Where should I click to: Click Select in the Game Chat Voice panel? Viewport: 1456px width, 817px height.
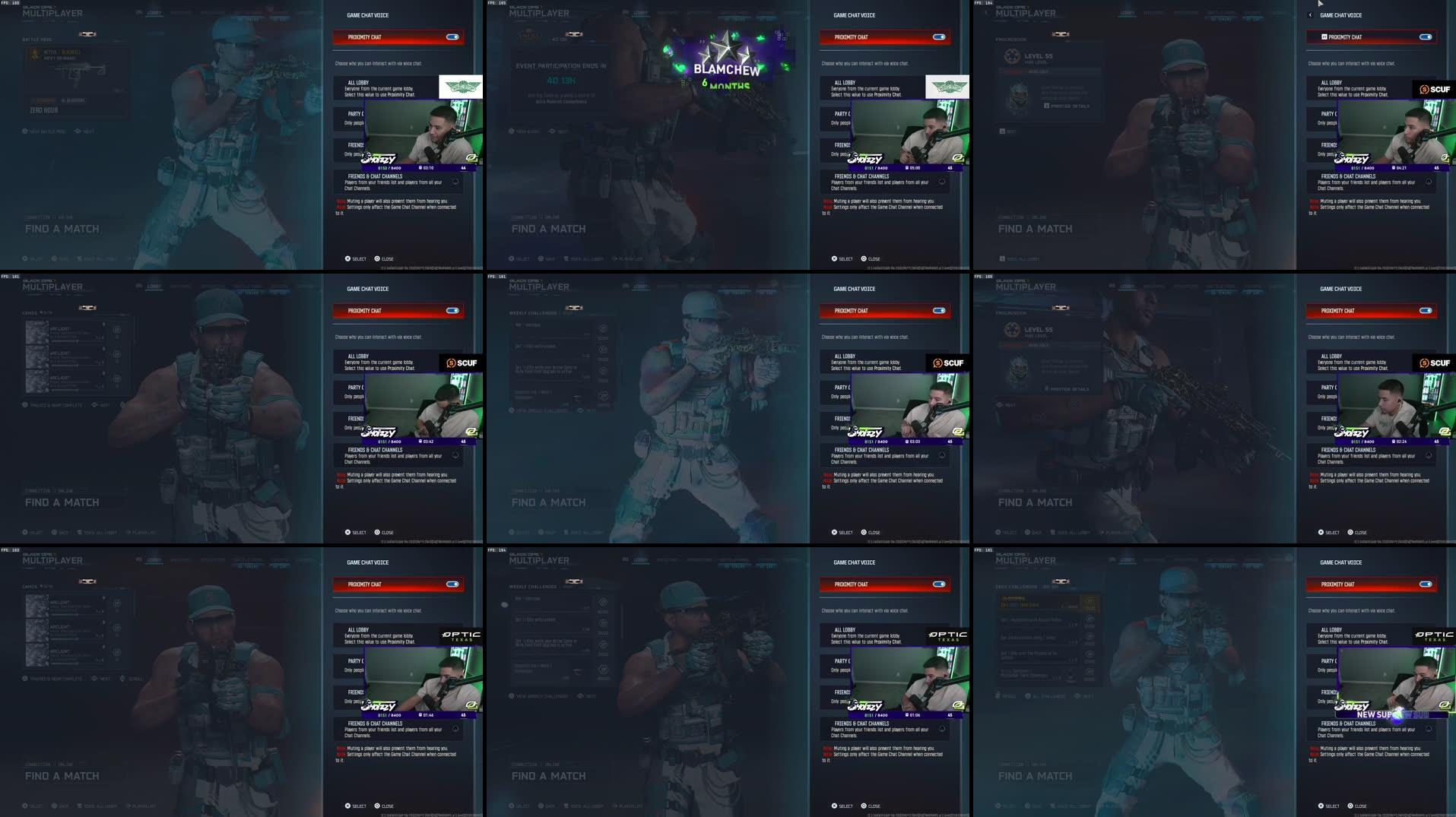356,258
